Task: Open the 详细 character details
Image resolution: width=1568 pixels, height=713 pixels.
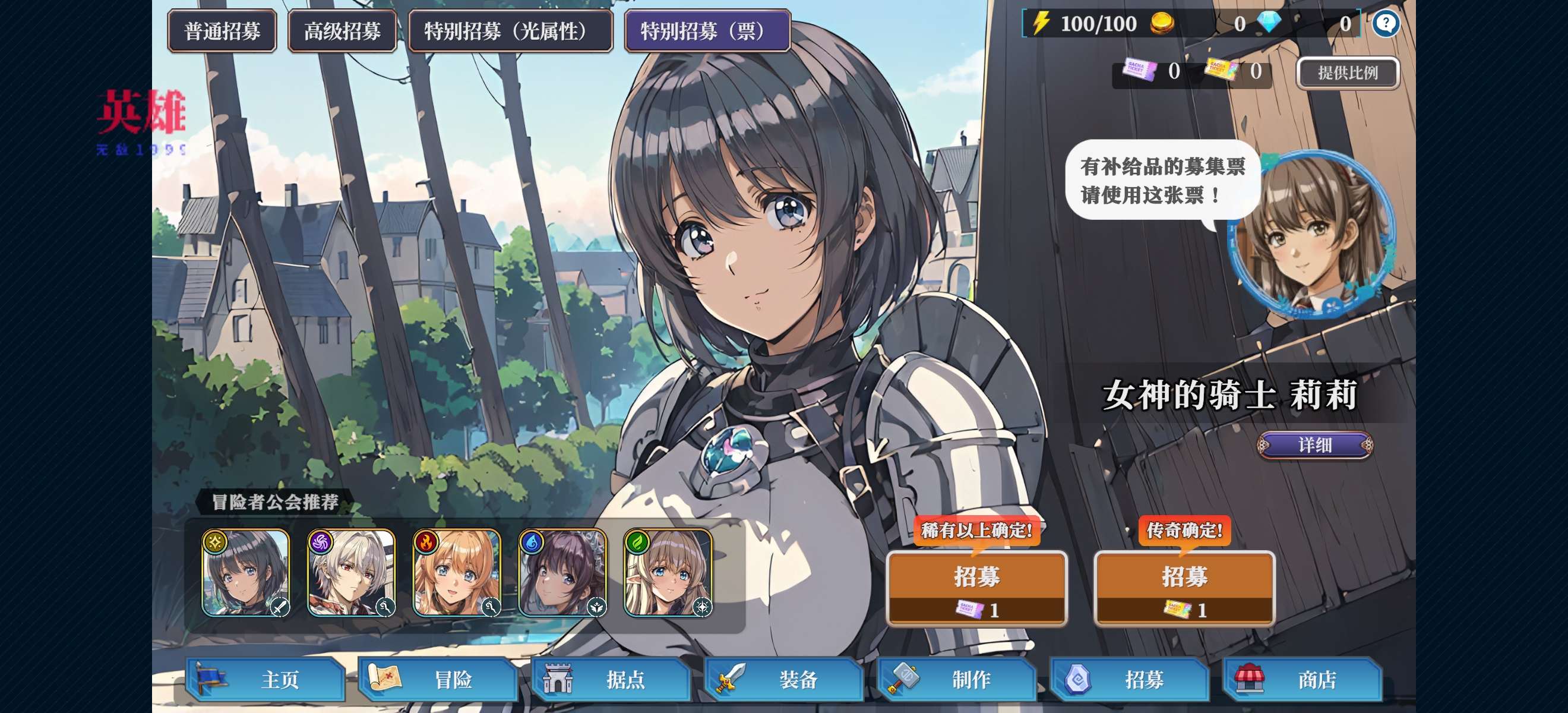Action: pos(1315,445)
